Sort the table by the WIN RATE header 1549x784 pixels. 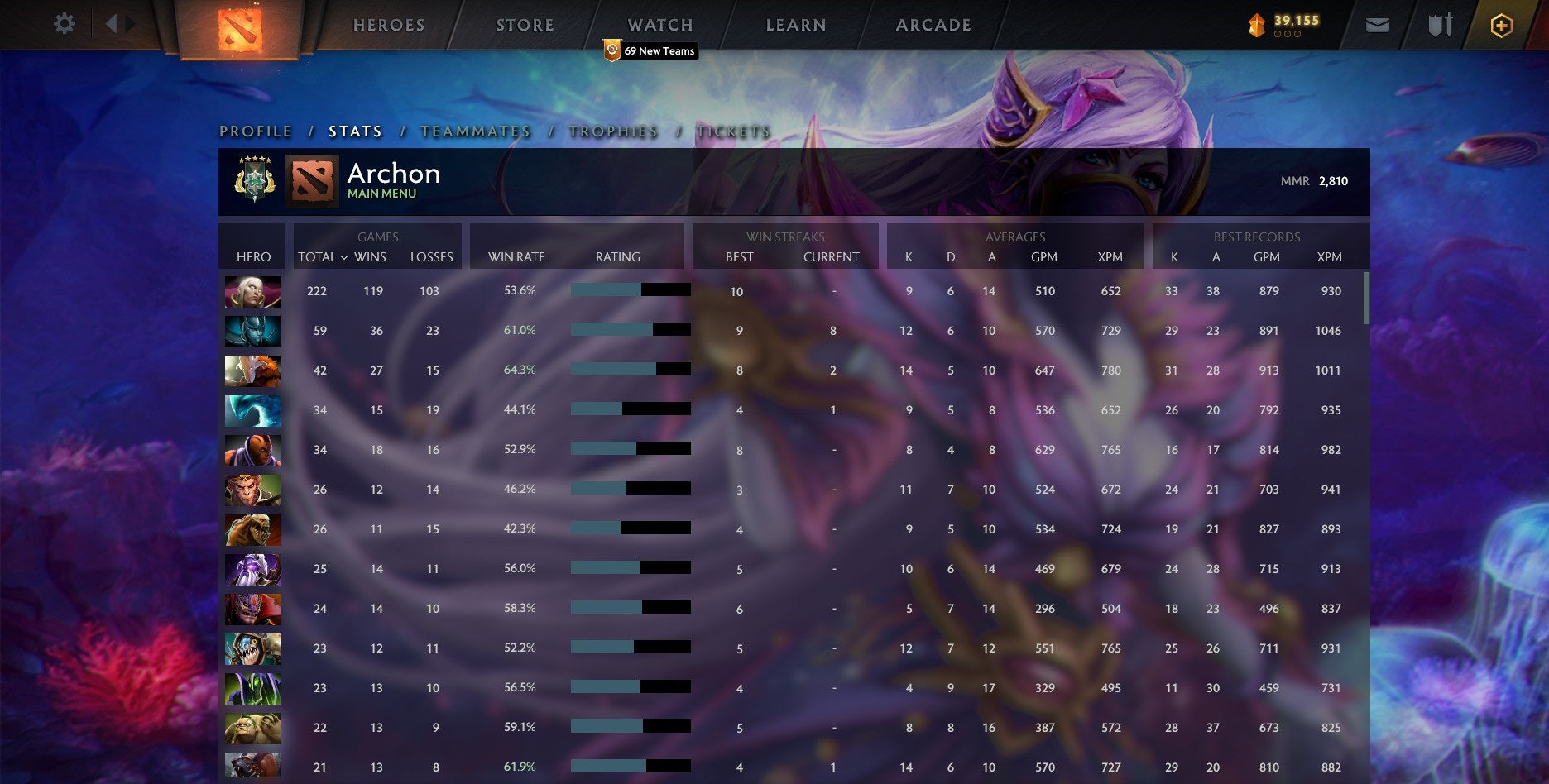517,257
